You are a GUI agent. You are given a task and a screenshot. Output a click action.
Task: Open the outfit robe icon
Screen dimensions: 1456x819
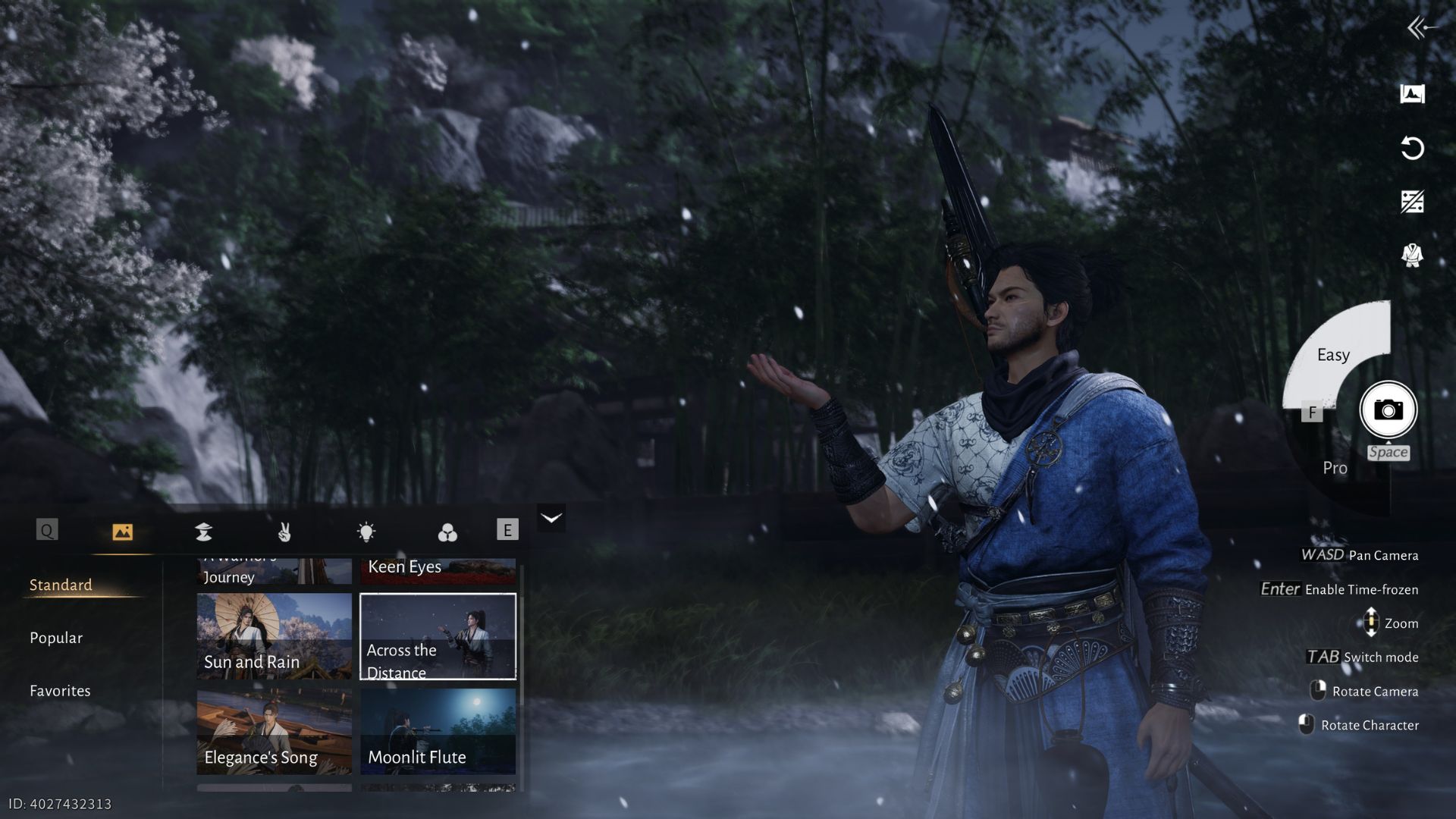pos(1412,256)
